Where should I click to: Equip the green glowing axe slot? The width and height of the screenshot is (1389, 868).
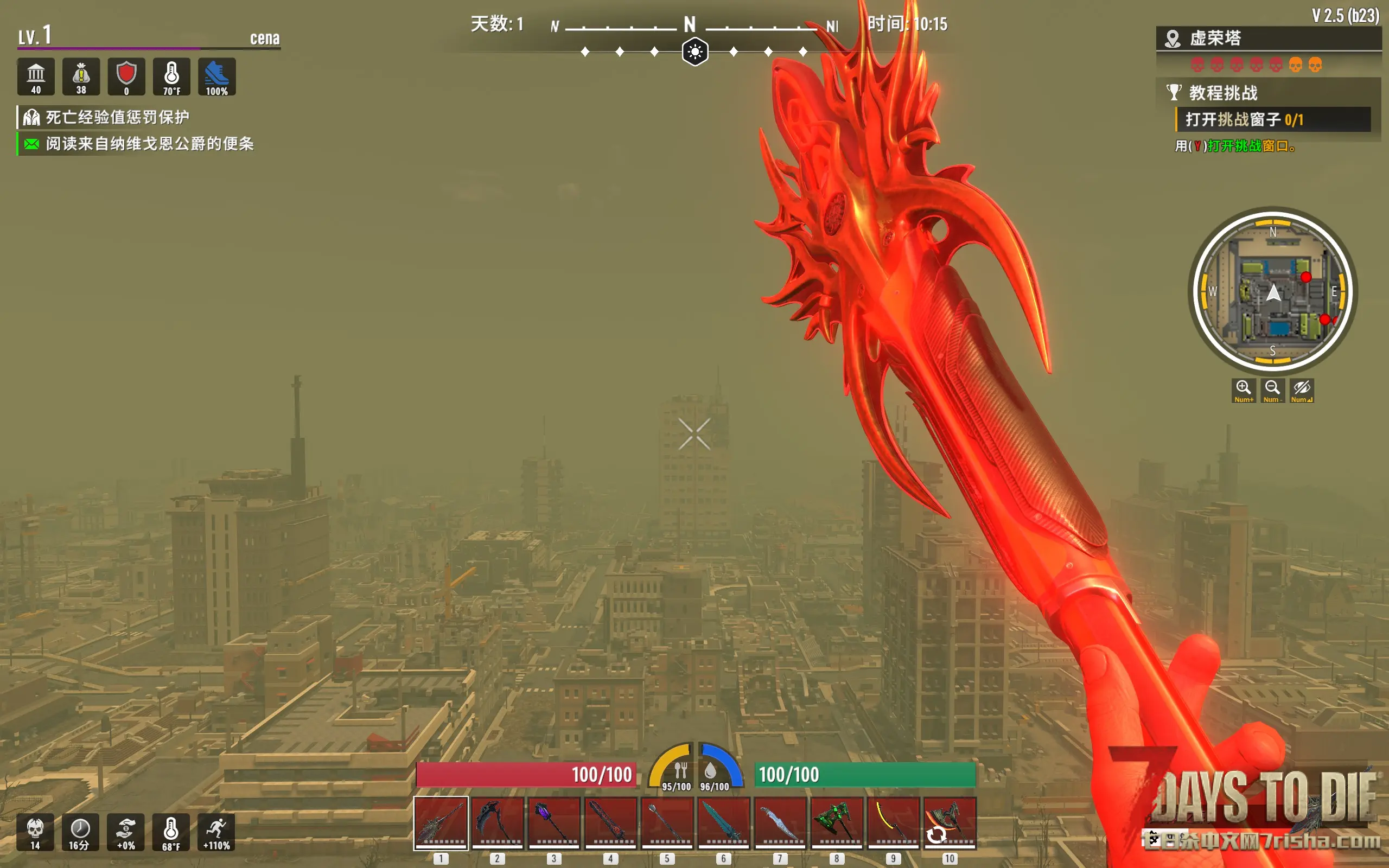(836, 822)
